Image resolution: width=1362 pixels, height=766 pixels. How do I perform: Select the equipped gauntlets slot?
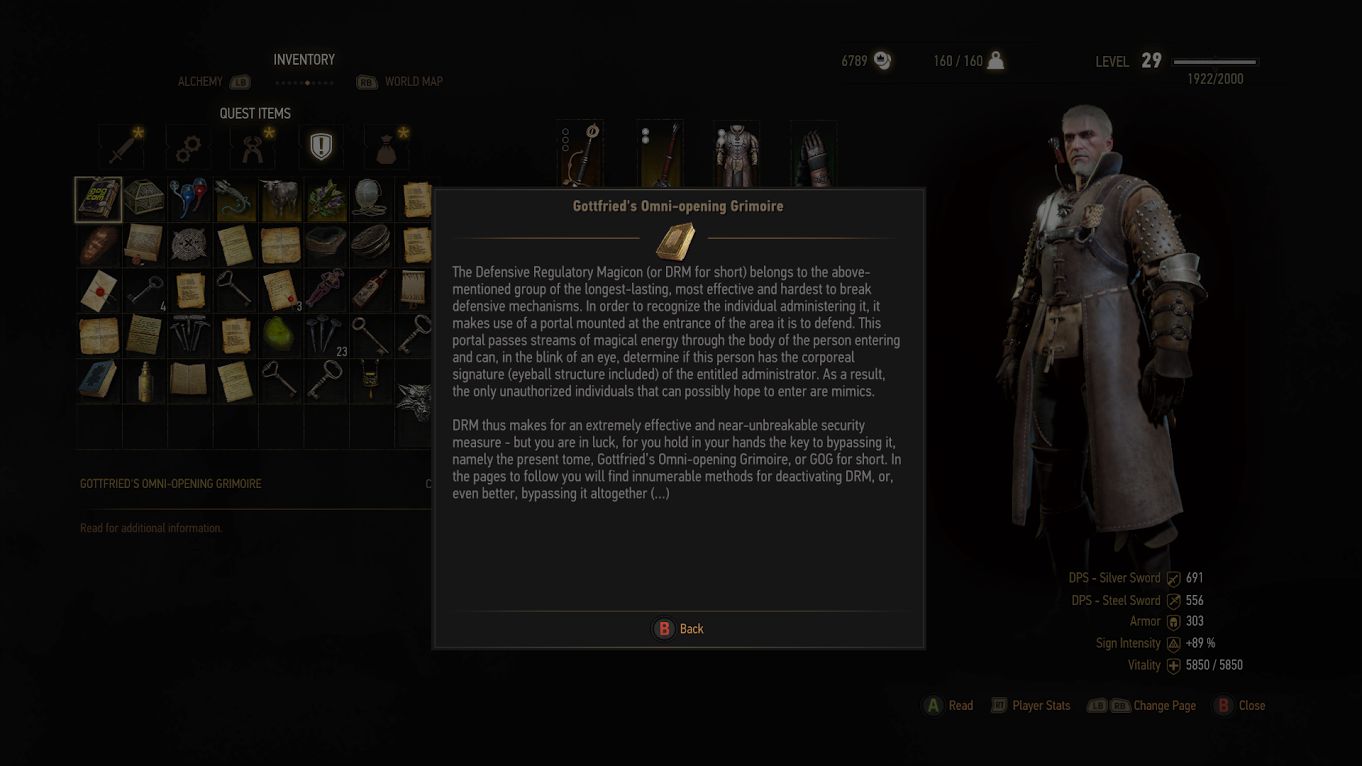click(813, 153)
